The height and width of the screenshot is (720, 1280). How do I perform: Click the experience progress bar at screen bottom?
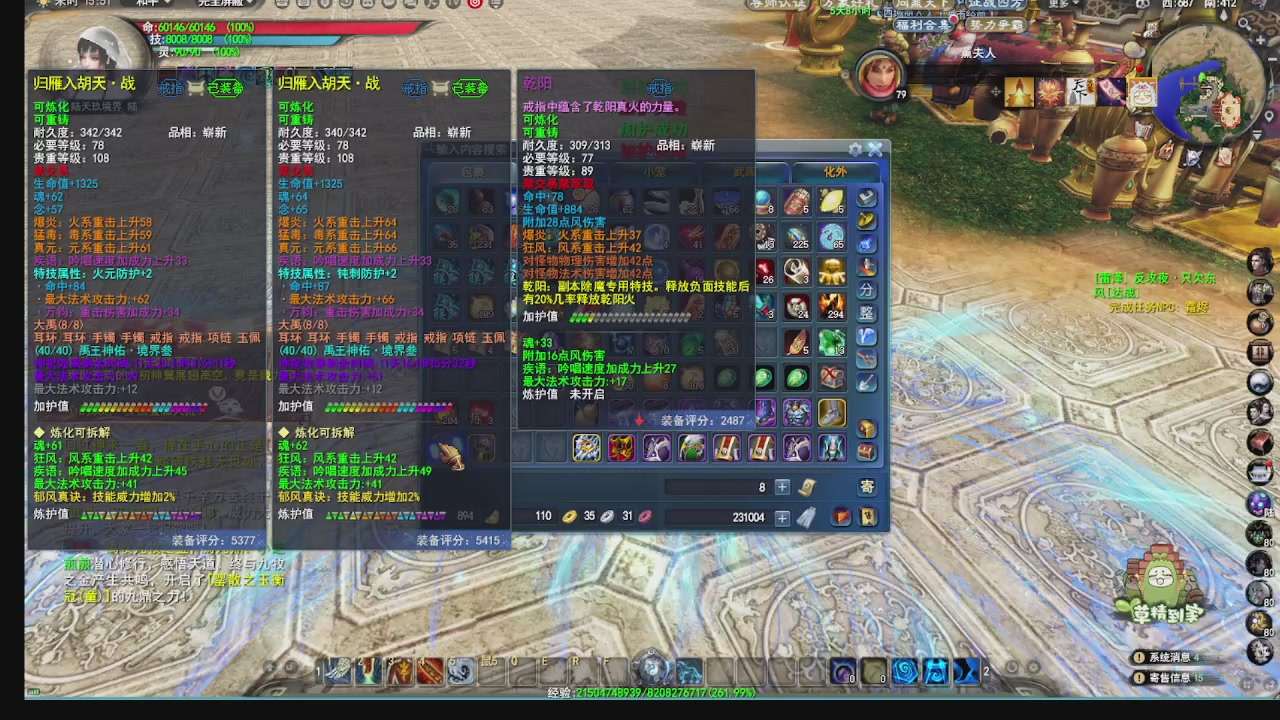pyautogui.click(x=640, y=691)
